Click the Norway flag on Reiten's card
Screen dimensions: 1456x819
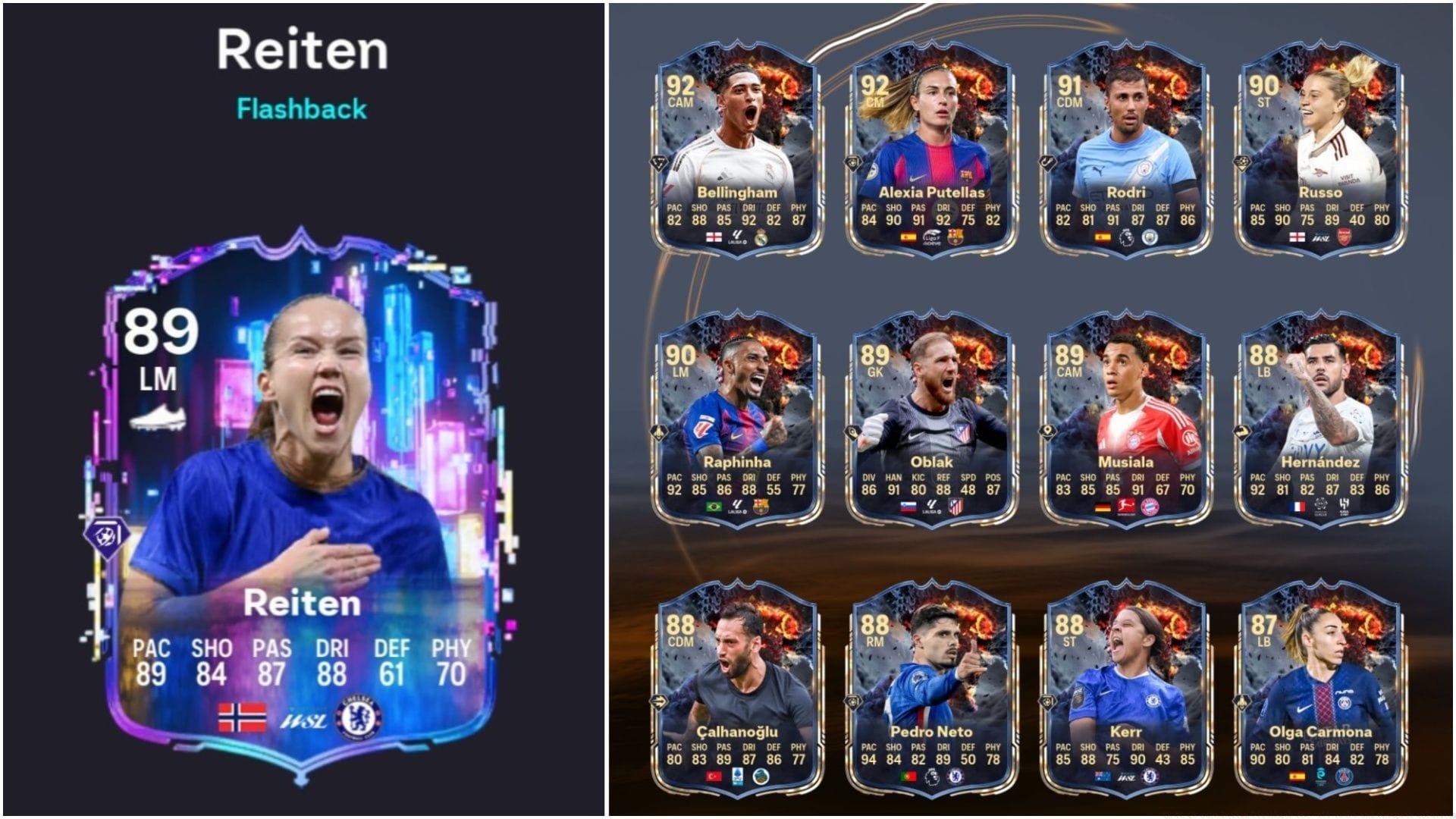coord(242,717)
